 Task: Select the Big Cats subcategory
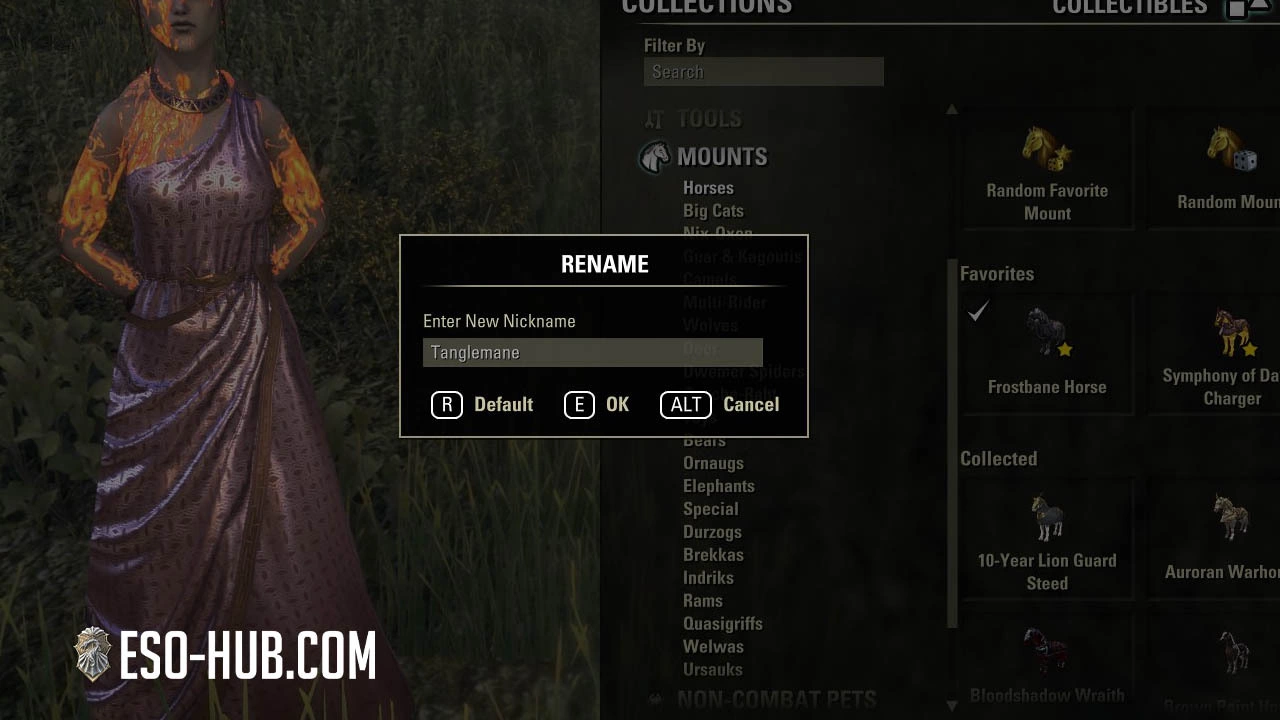pos(713,211)
